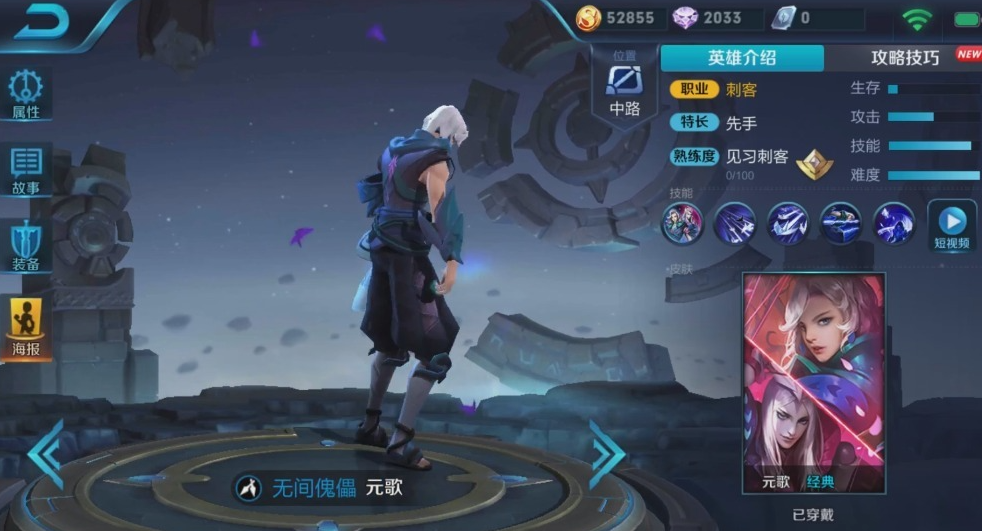Select the passive skill icon showing two portraits
The height and width of the screenshot is (531, 982).
pos(683,223)
